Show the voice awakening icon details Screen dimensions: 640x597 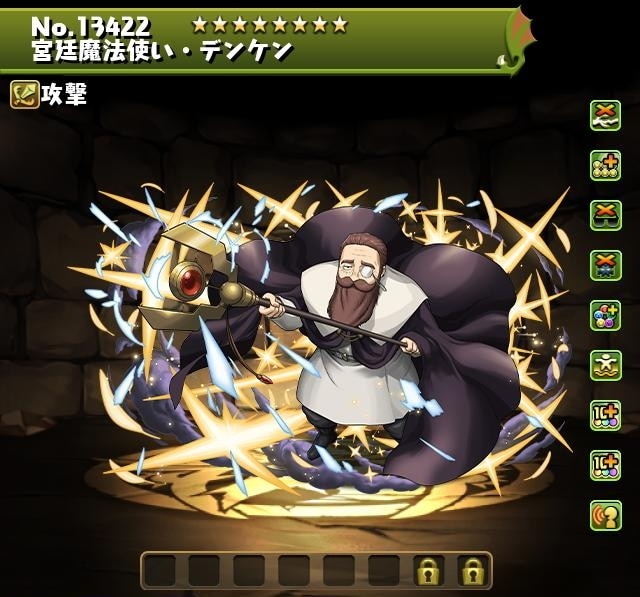pos(605,515)
